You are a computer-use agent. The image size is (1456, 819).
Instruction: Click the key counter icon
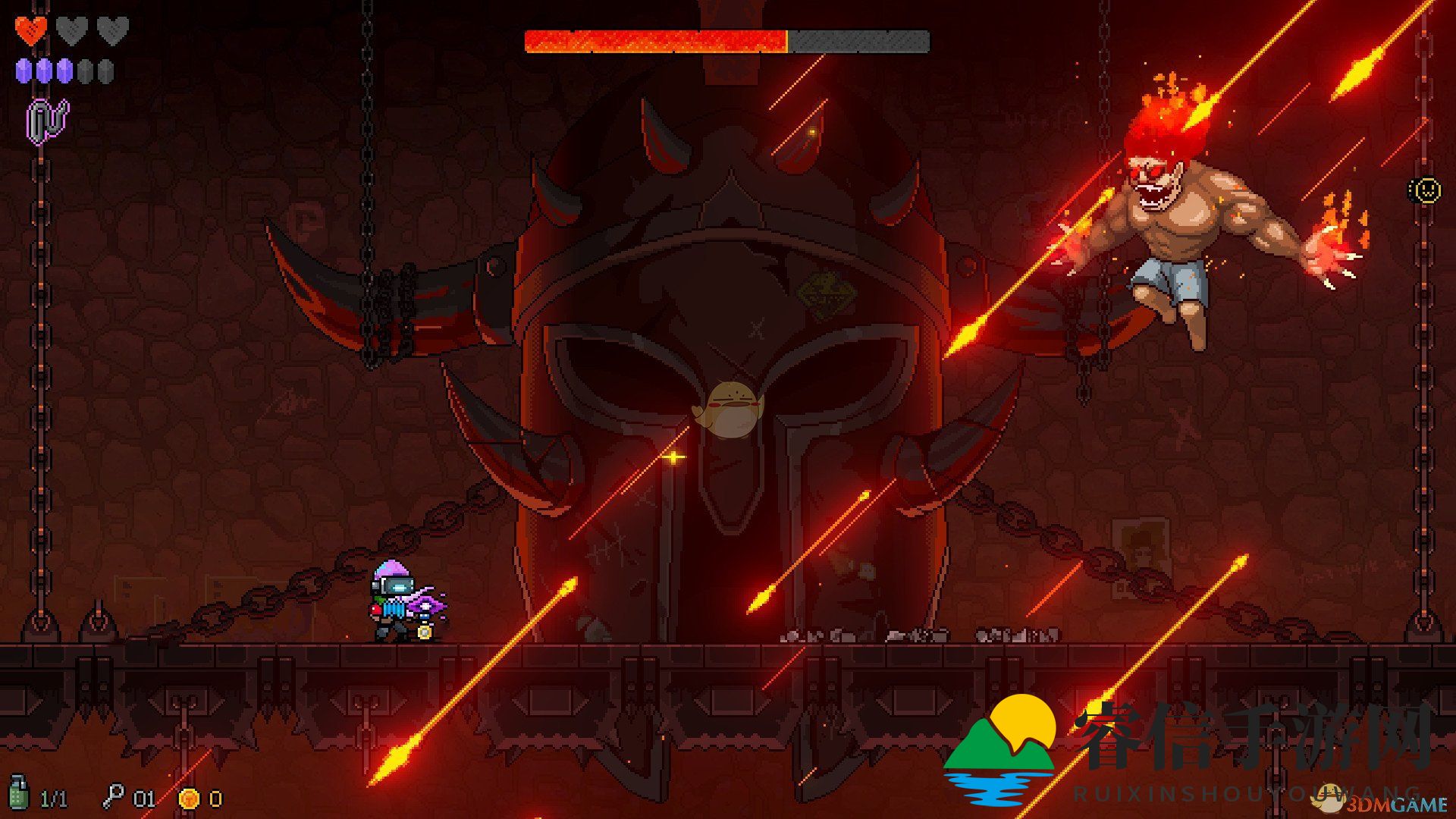(x=113, y=796)
